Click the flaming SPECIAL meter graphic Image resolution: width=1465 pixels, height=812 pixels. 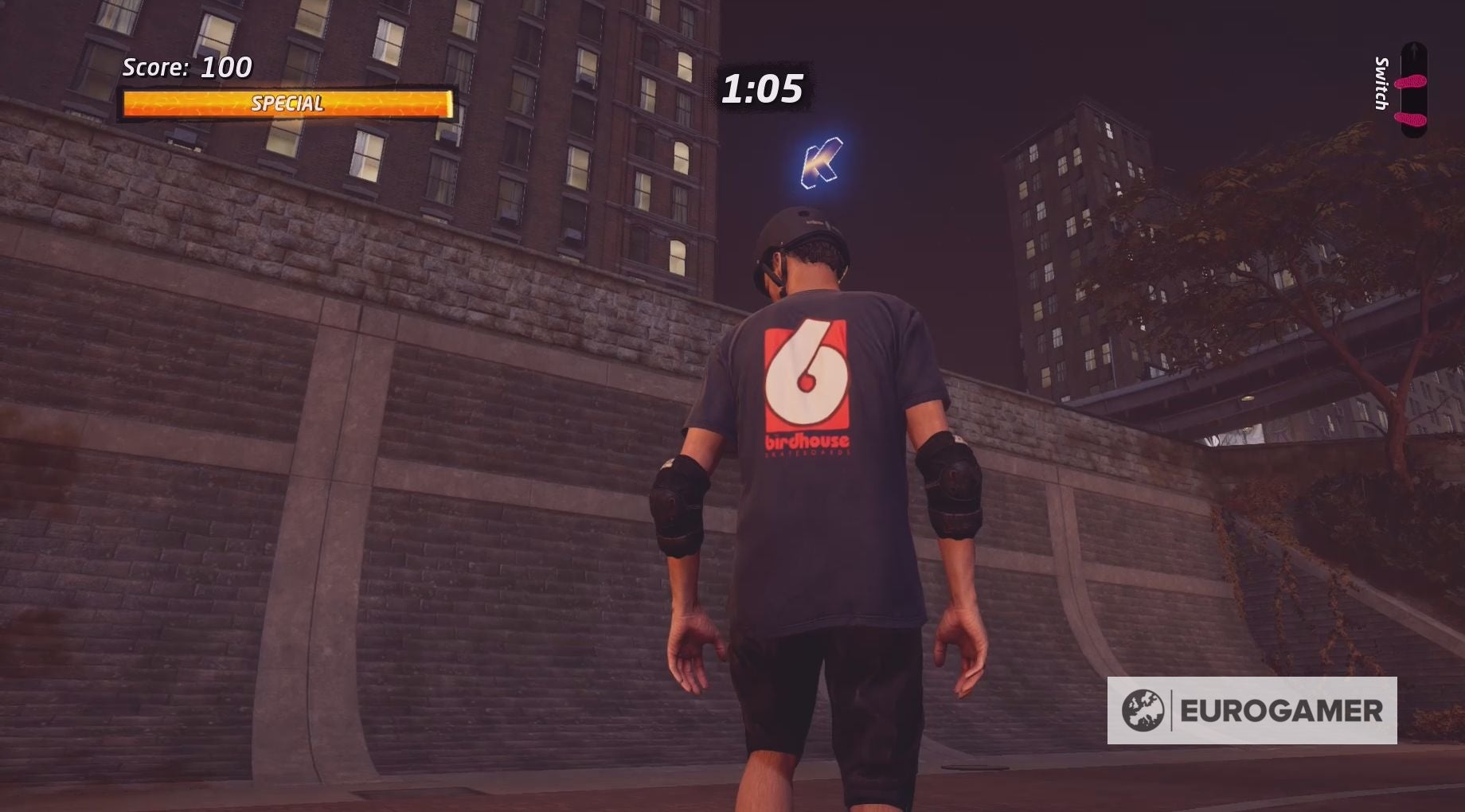tap(288, 103)
